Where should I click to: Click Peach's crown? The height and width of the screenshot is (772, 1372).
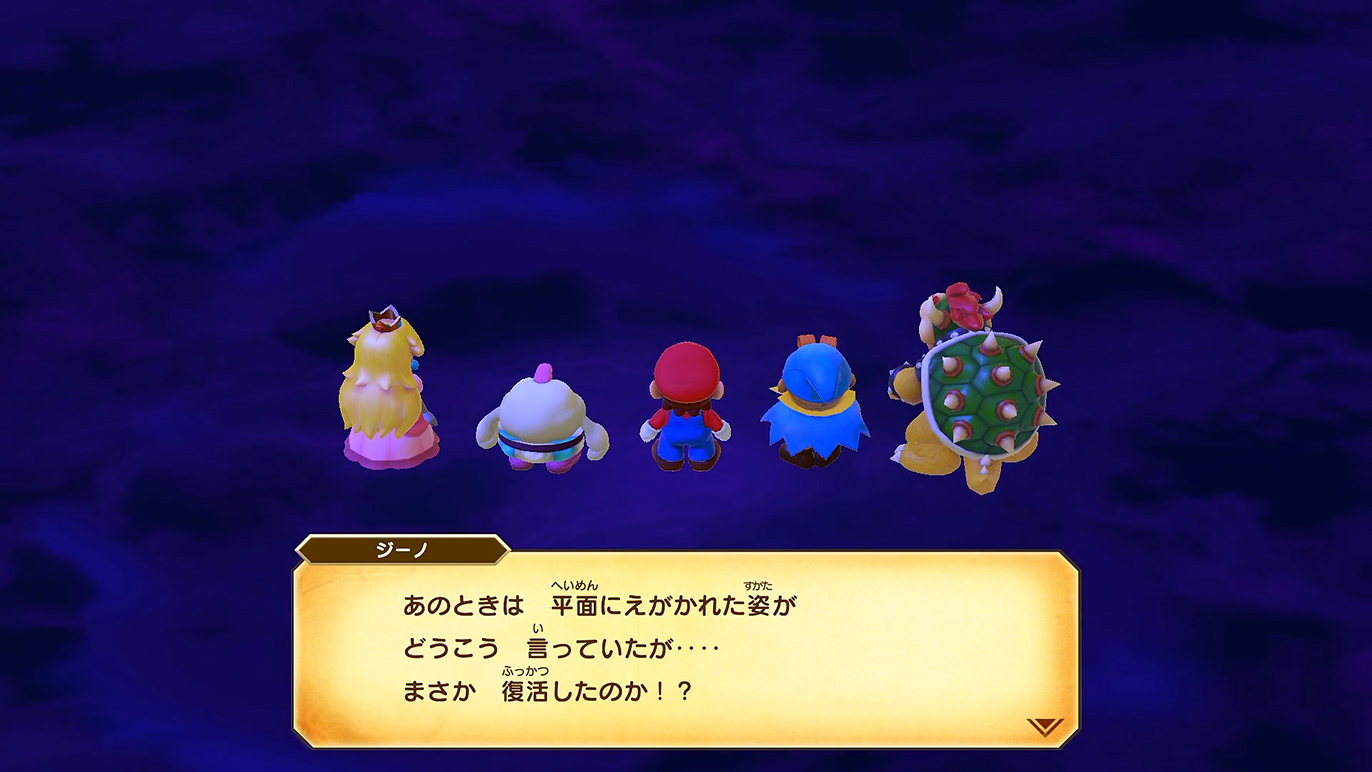coord(381,320)
